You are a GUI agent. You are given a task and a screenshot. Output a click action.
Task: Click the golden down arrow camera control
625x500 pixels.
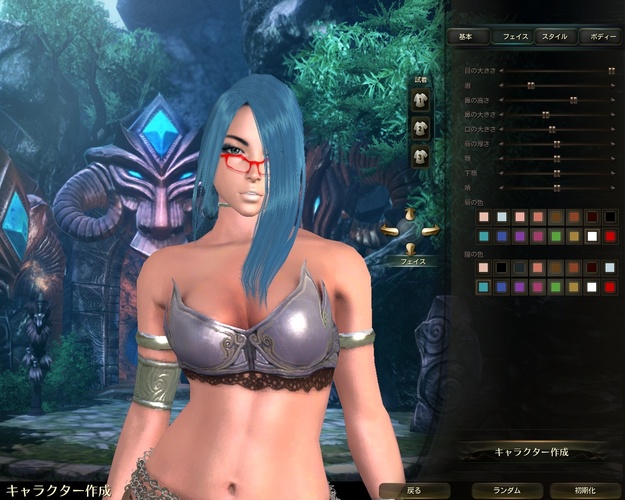410,247
